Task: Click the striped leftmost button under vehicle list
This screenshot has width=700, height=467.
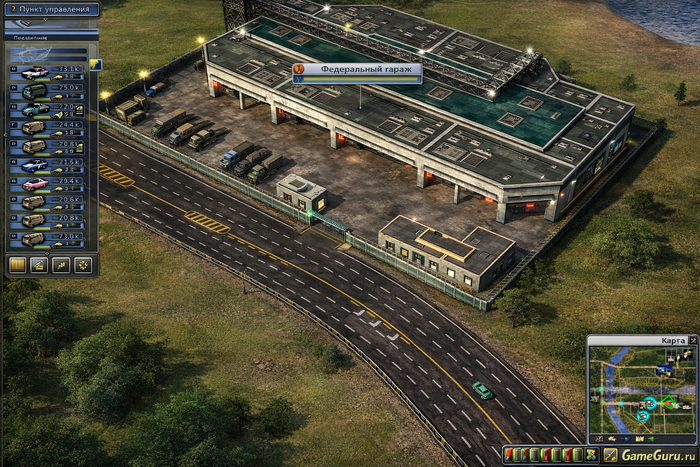Action: coord(16,265)
